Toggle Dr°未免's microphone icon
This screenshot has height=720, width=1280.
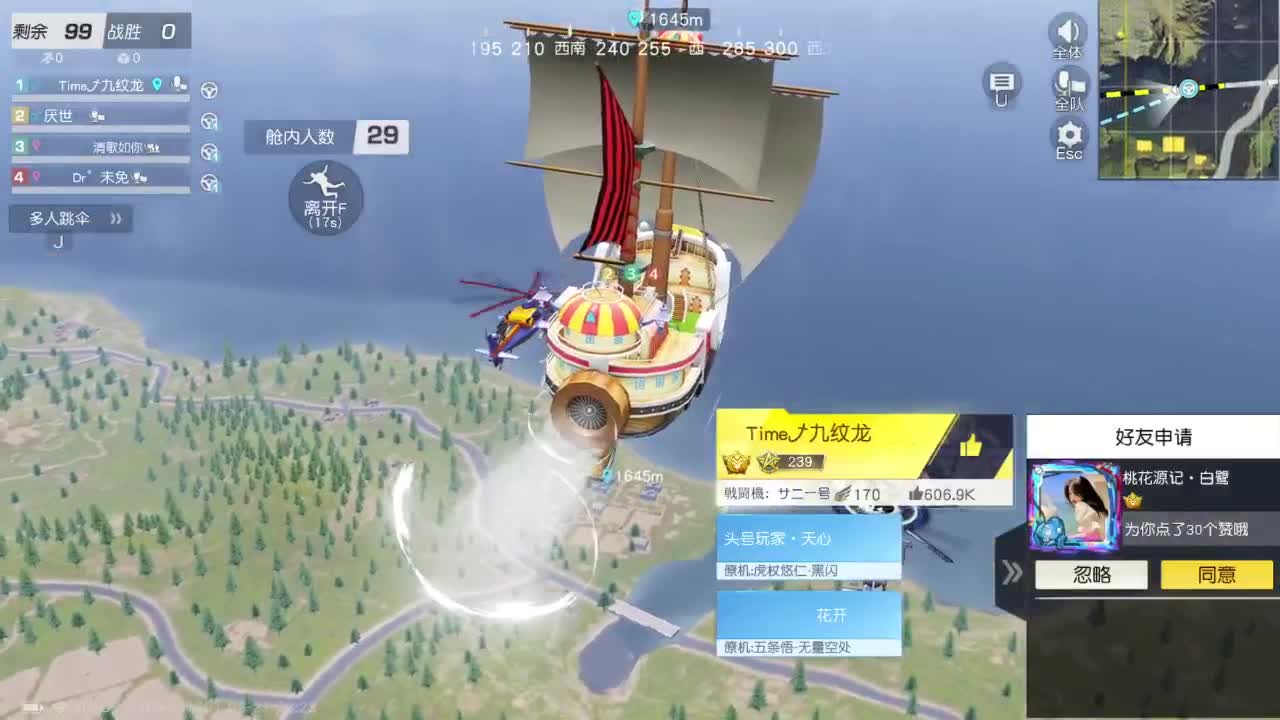click(x=138, y=178)
